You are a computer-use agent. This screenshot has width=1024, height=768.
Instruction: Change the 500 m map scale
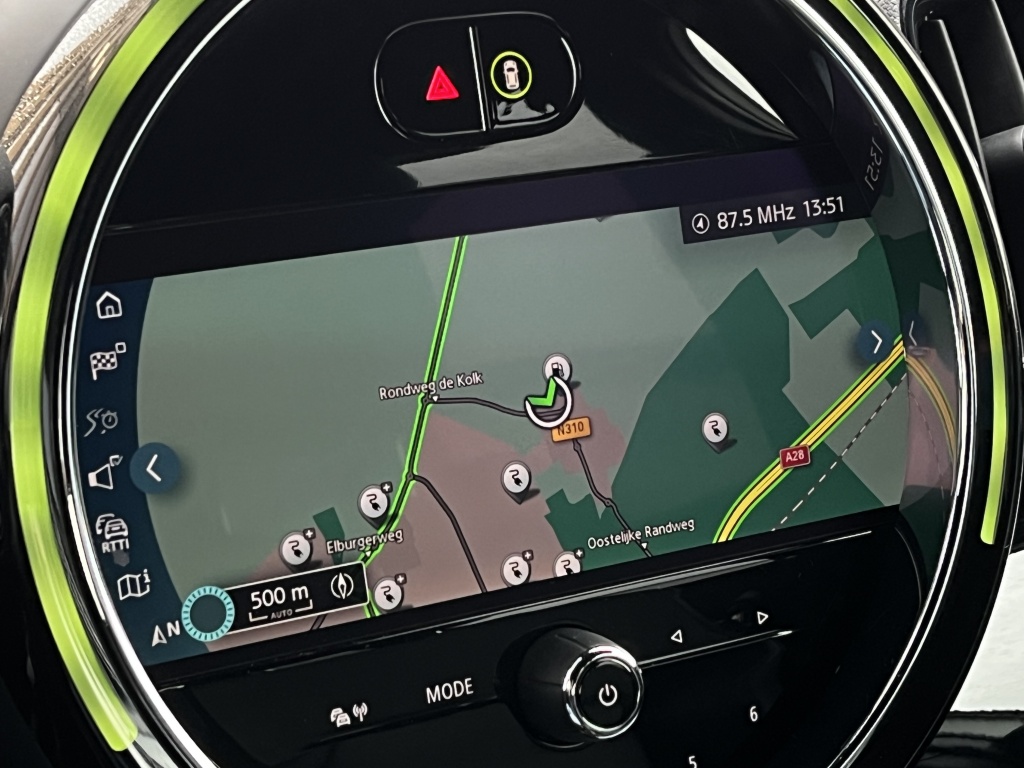tap(280, 600)
